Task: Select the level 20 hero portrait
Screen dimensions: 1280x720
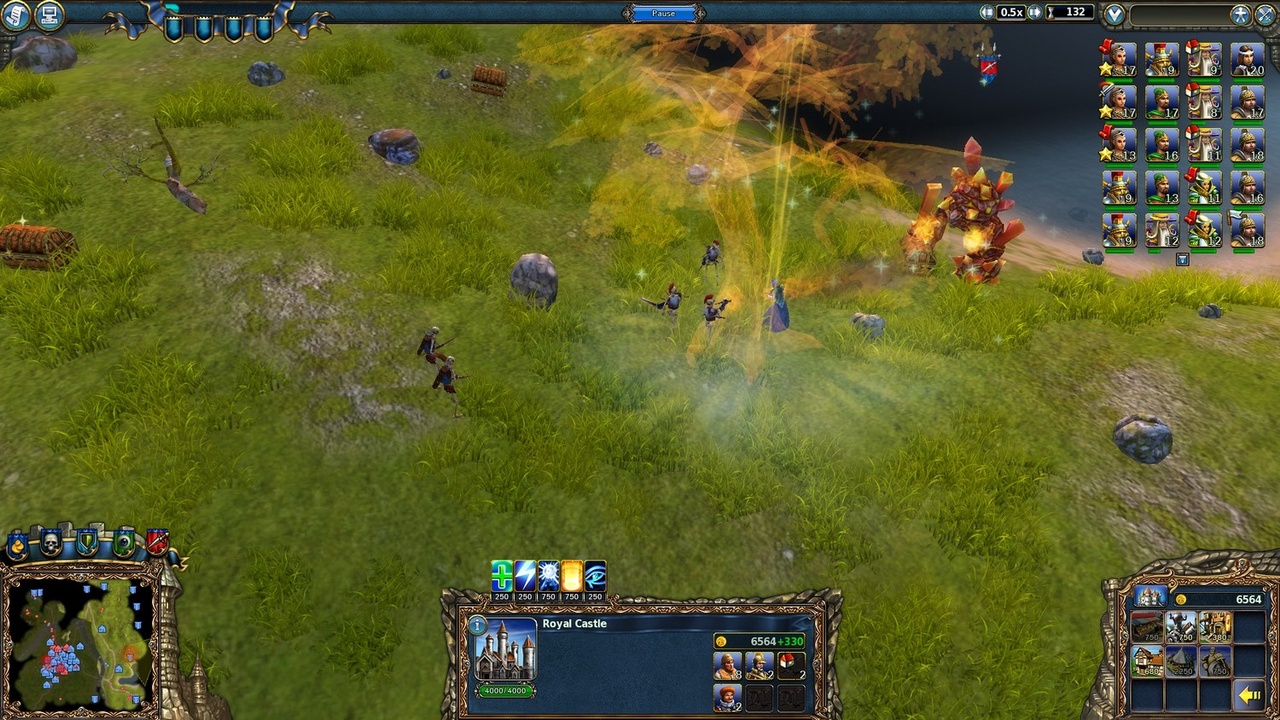Action: 1250,60
